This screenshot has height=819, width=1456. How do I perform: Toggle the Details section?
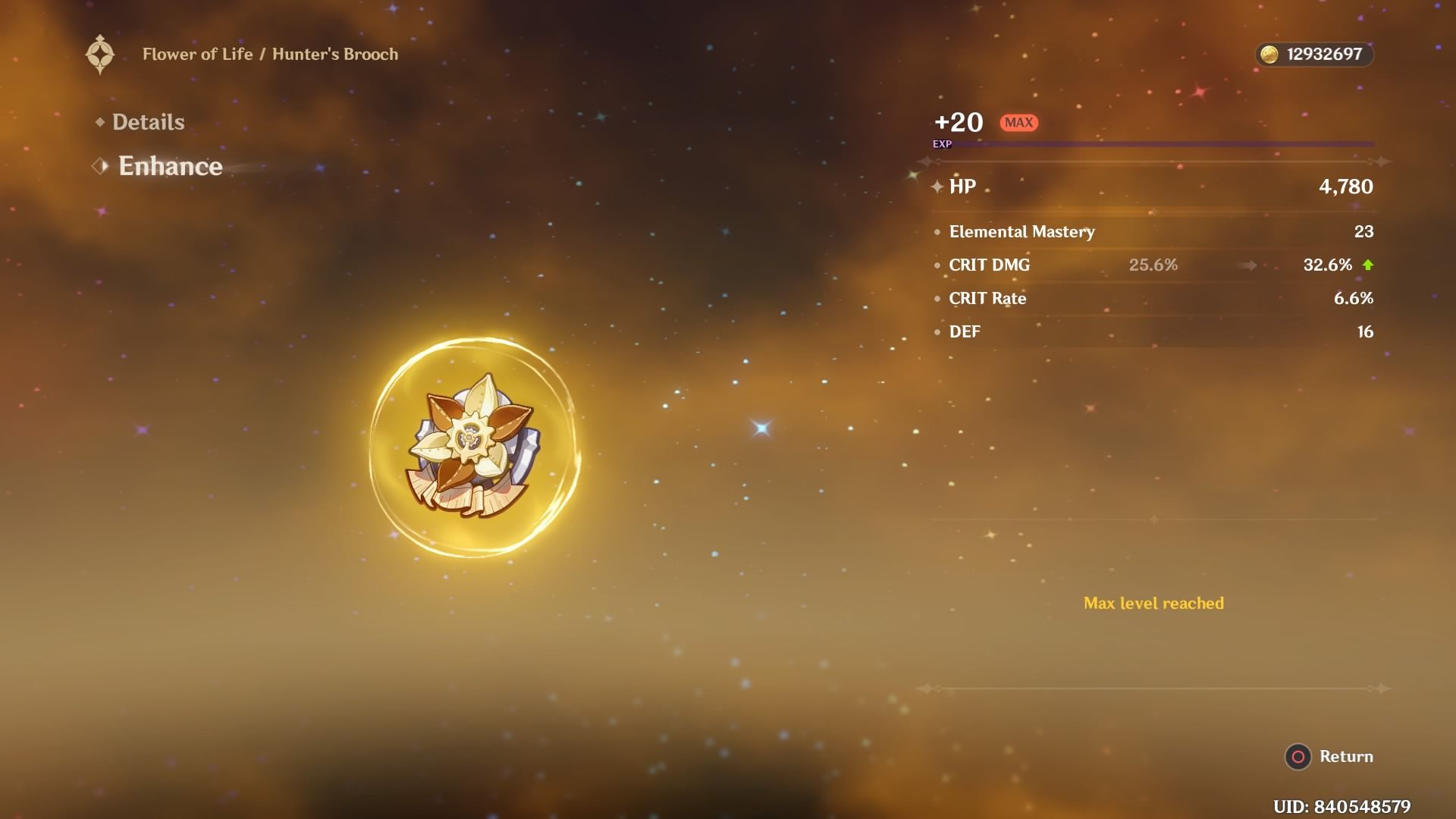[147, 121]
